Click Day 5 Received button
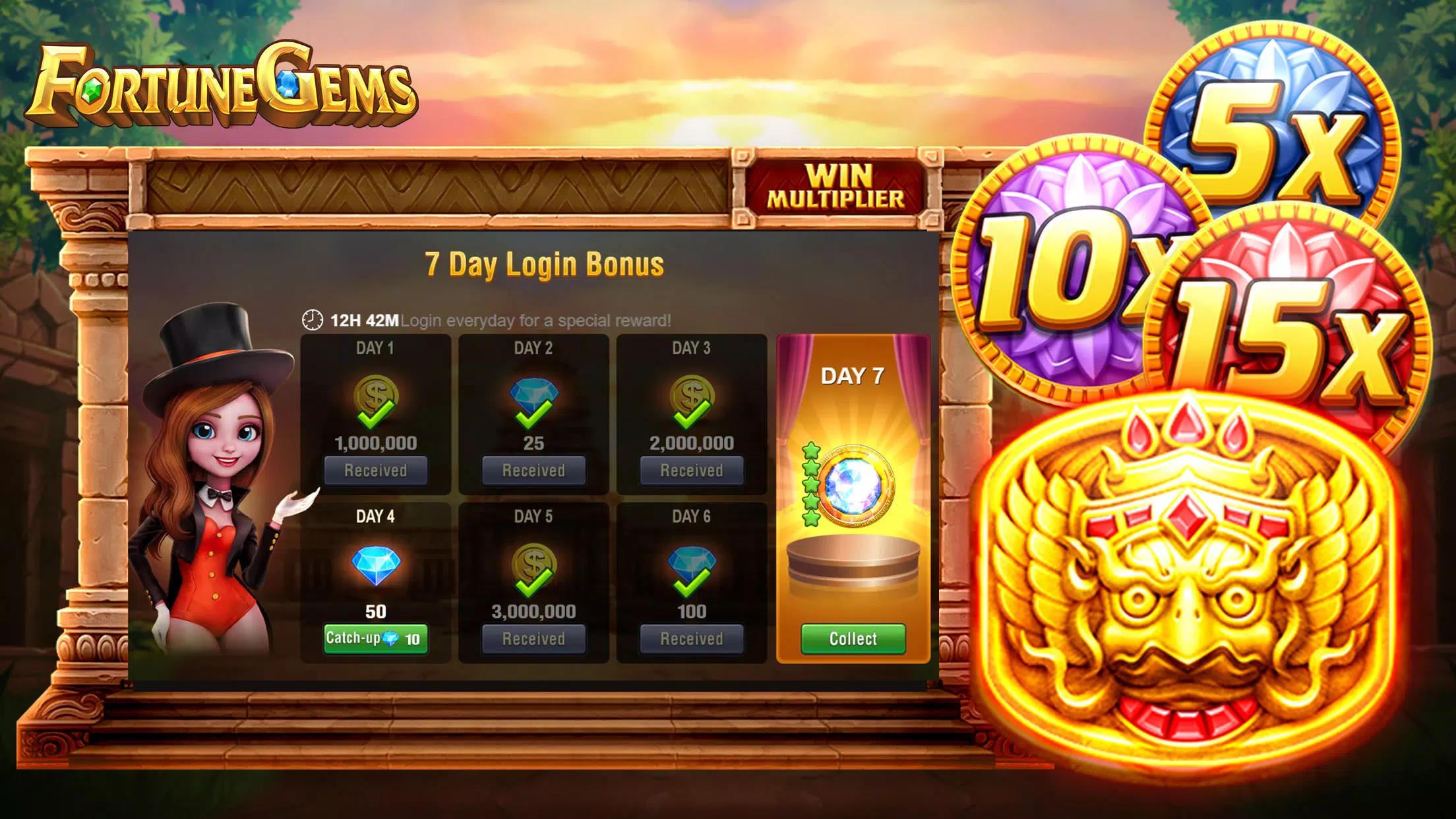The image size is (1456, 819). (533, 638)
